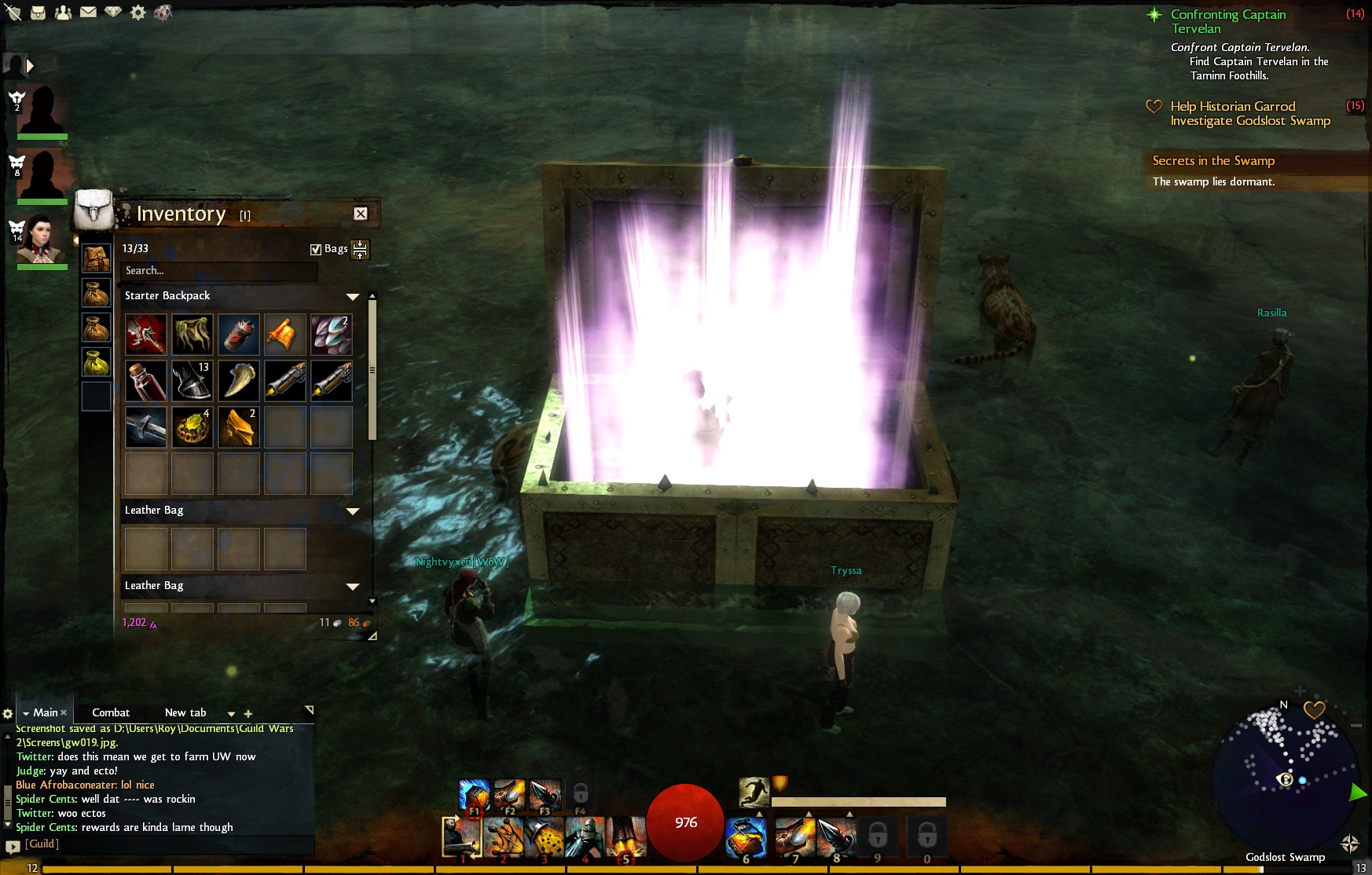Select the curved claw item
This screenshot has height=875, width=1372.
tap(238, 381)
